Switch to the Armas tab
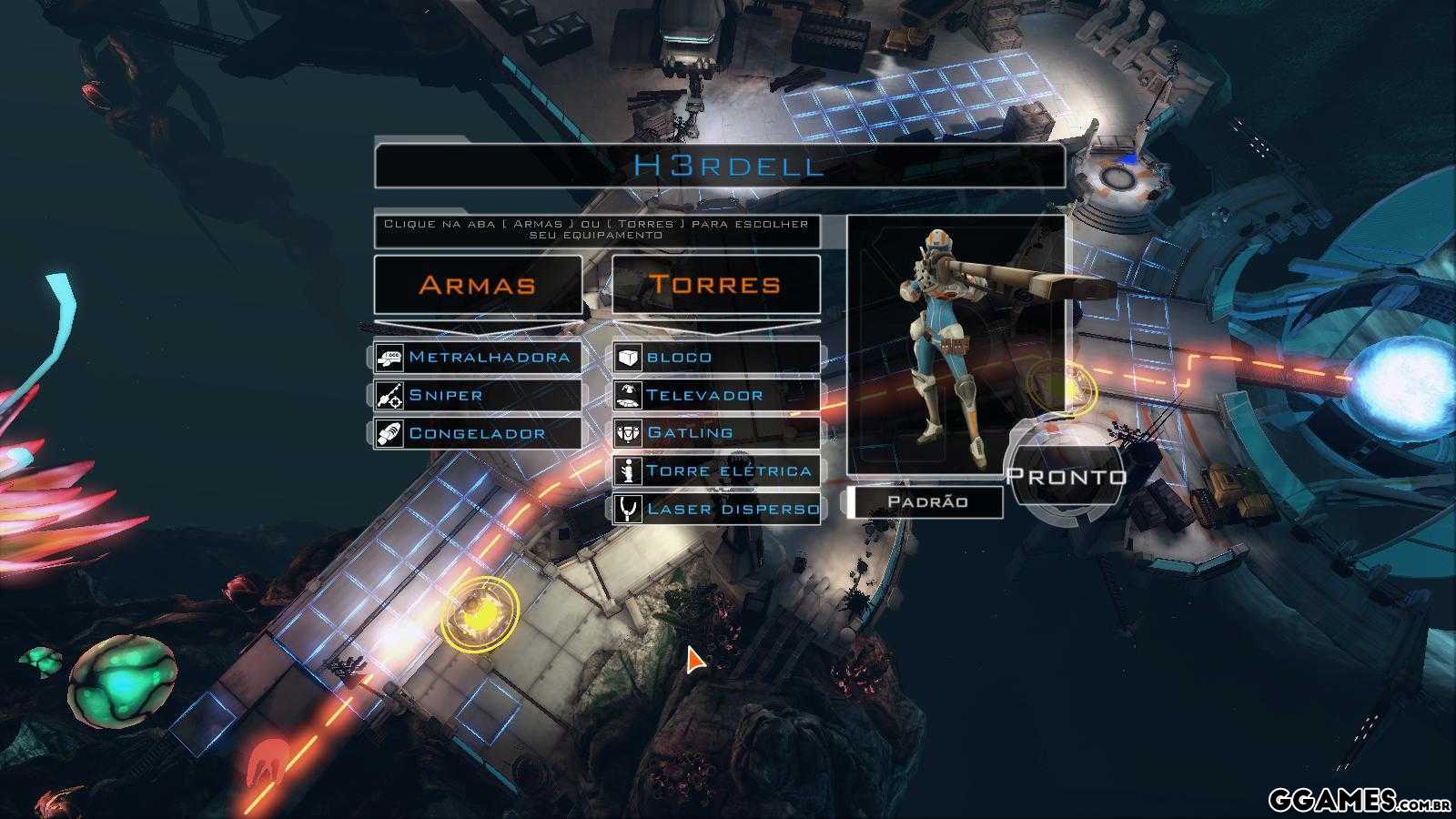 coord(478,285)
